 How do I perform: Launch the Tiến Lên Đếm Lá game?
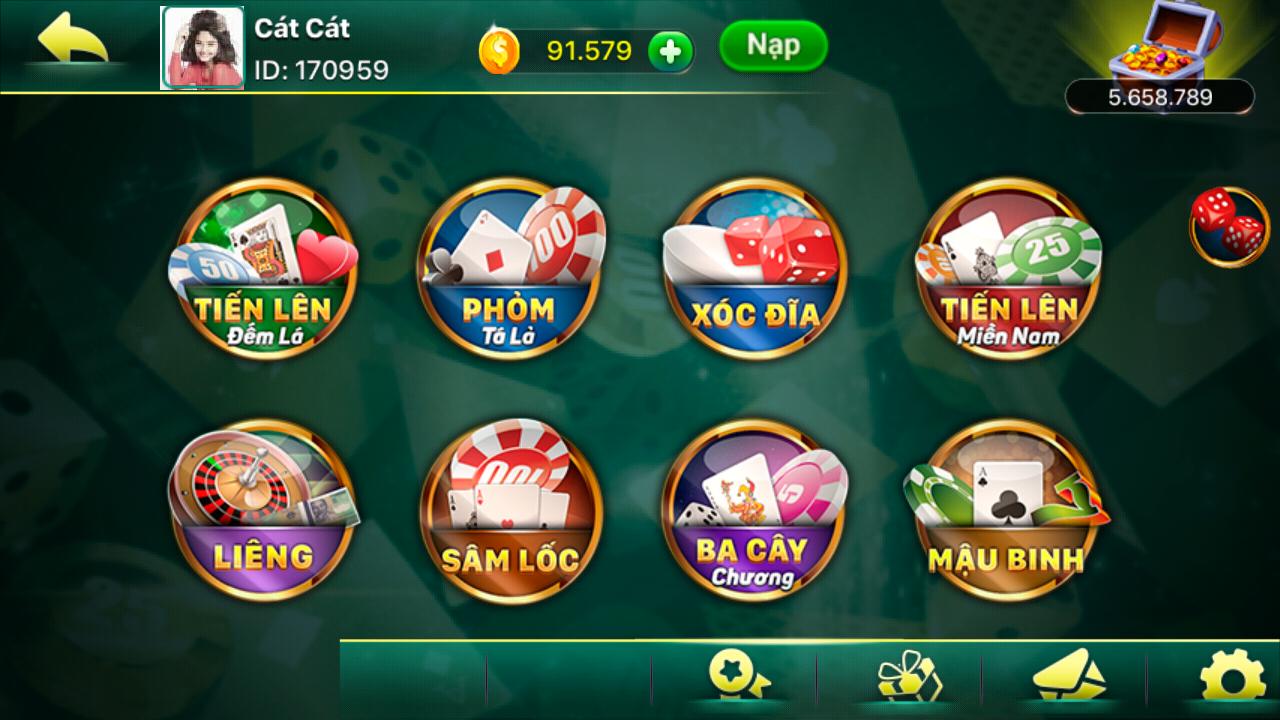(264, 268)
